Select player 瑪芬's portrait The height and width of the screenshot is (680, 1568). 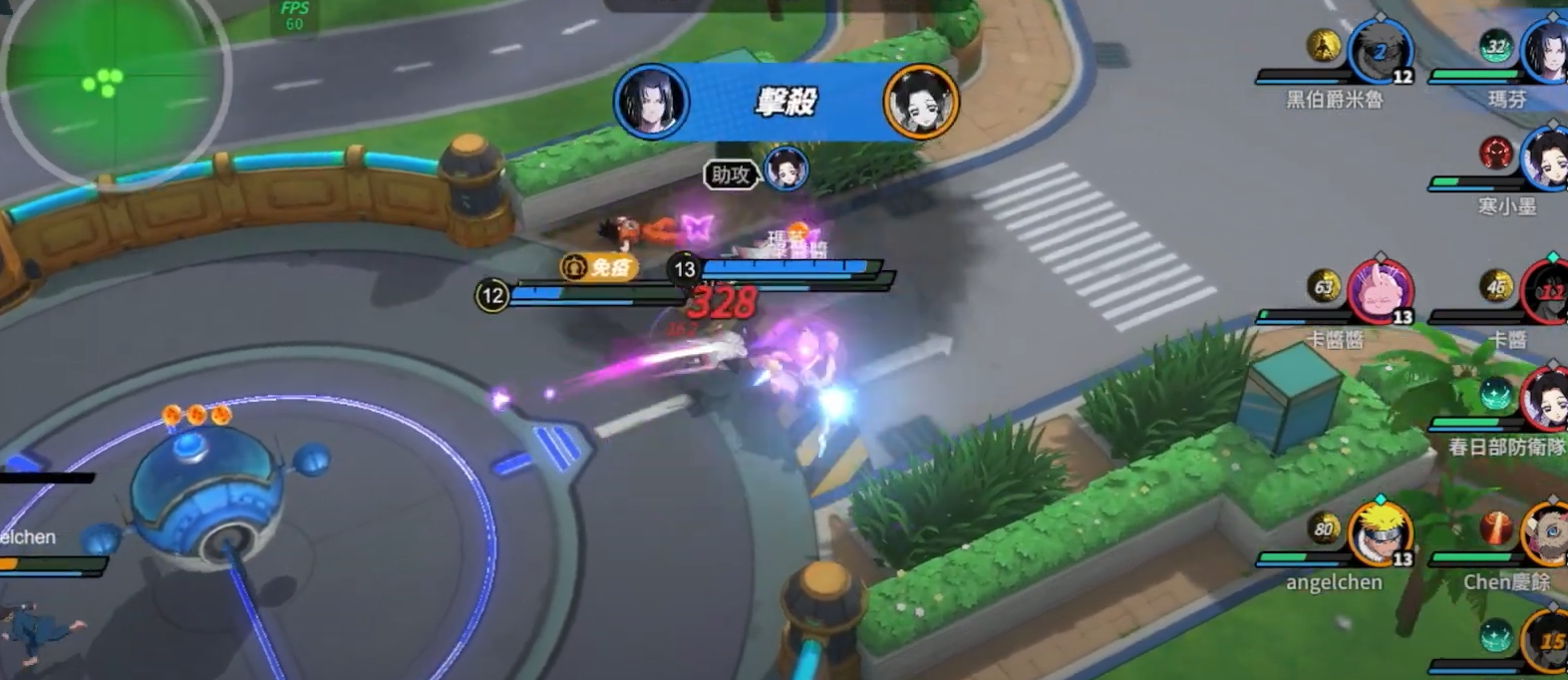click(1548, 50)
